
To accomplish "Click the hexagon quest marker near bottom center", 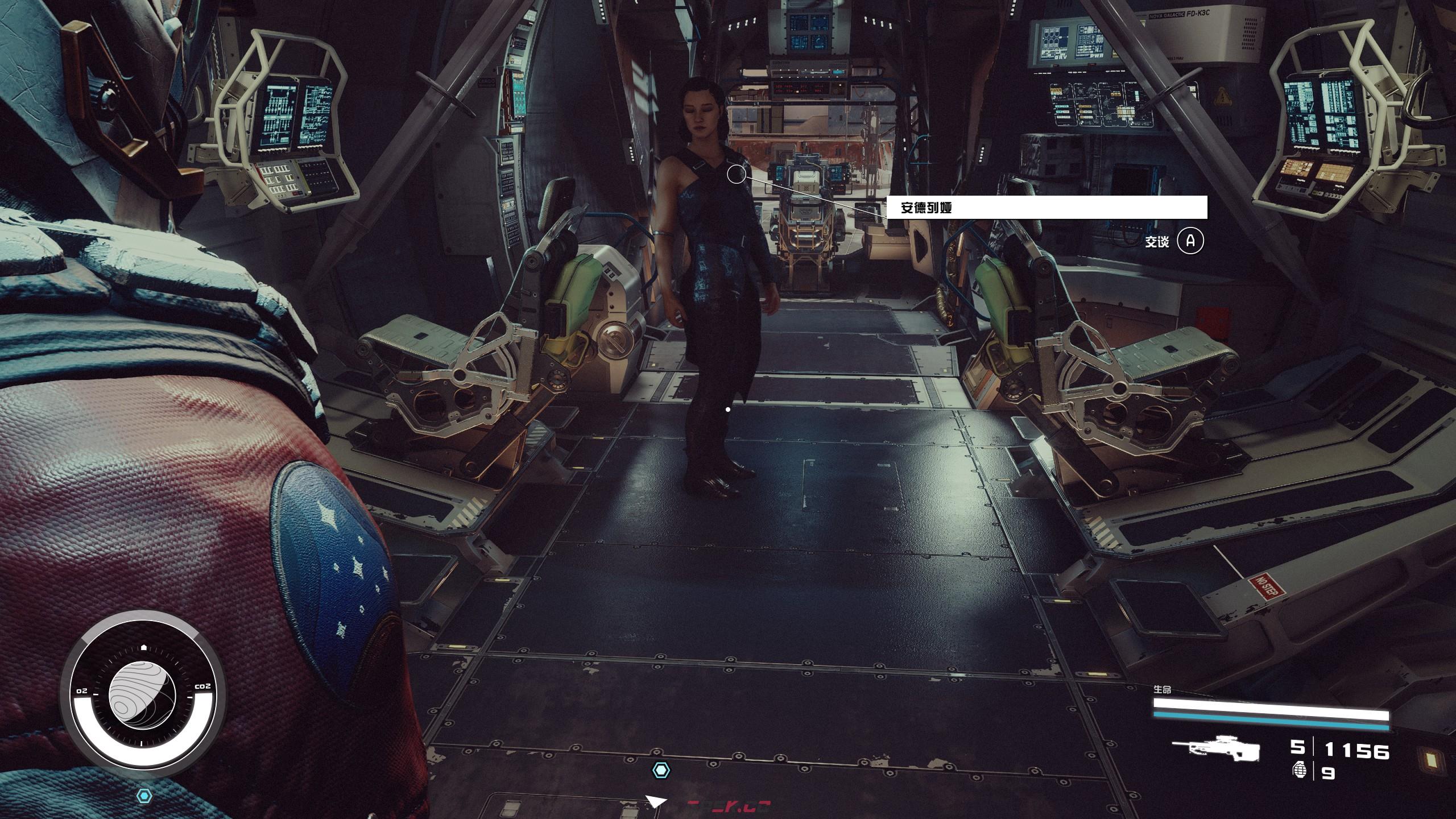I will (x=660, y=770).
